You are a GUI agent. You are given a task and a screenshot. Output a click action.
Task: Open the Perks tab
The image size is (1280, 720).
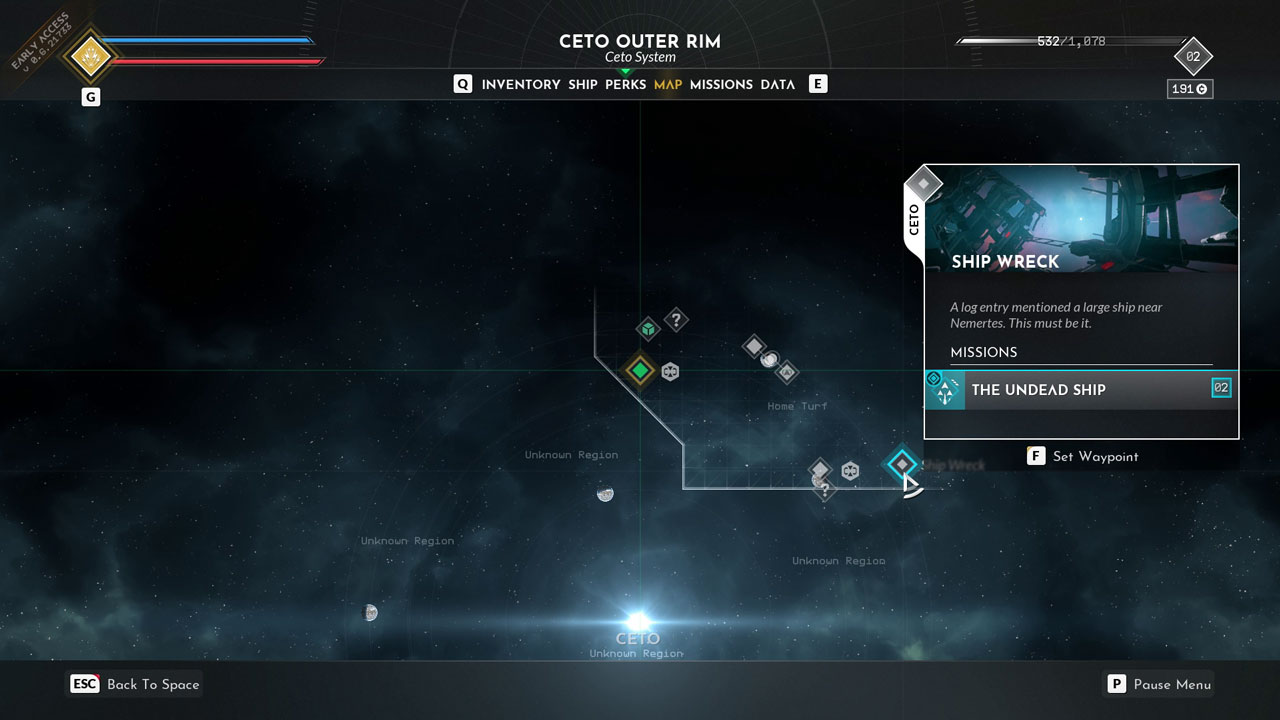tap(626, 85)
